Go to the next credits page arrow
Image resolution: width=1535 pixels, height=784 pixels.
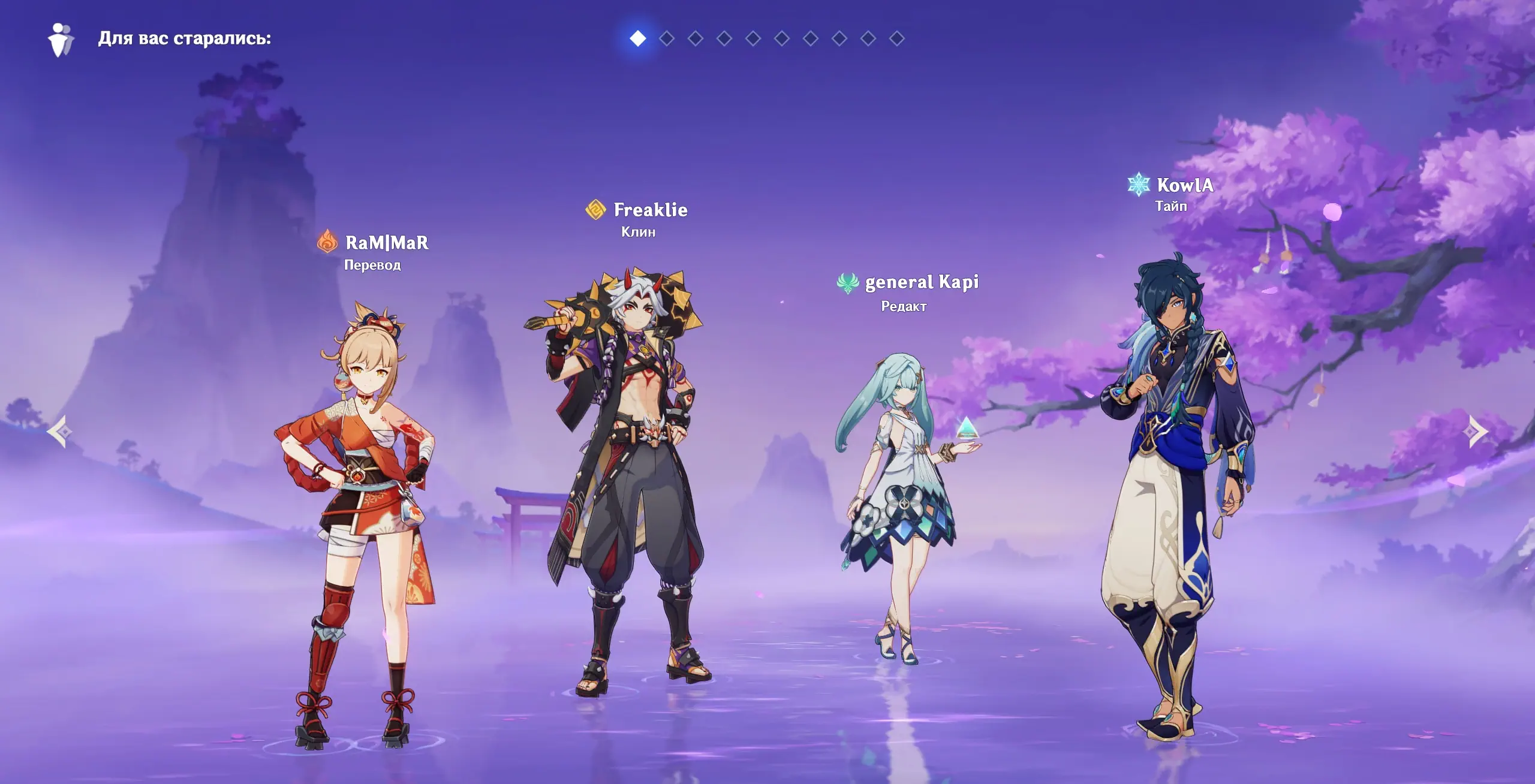coord(1477,431)
